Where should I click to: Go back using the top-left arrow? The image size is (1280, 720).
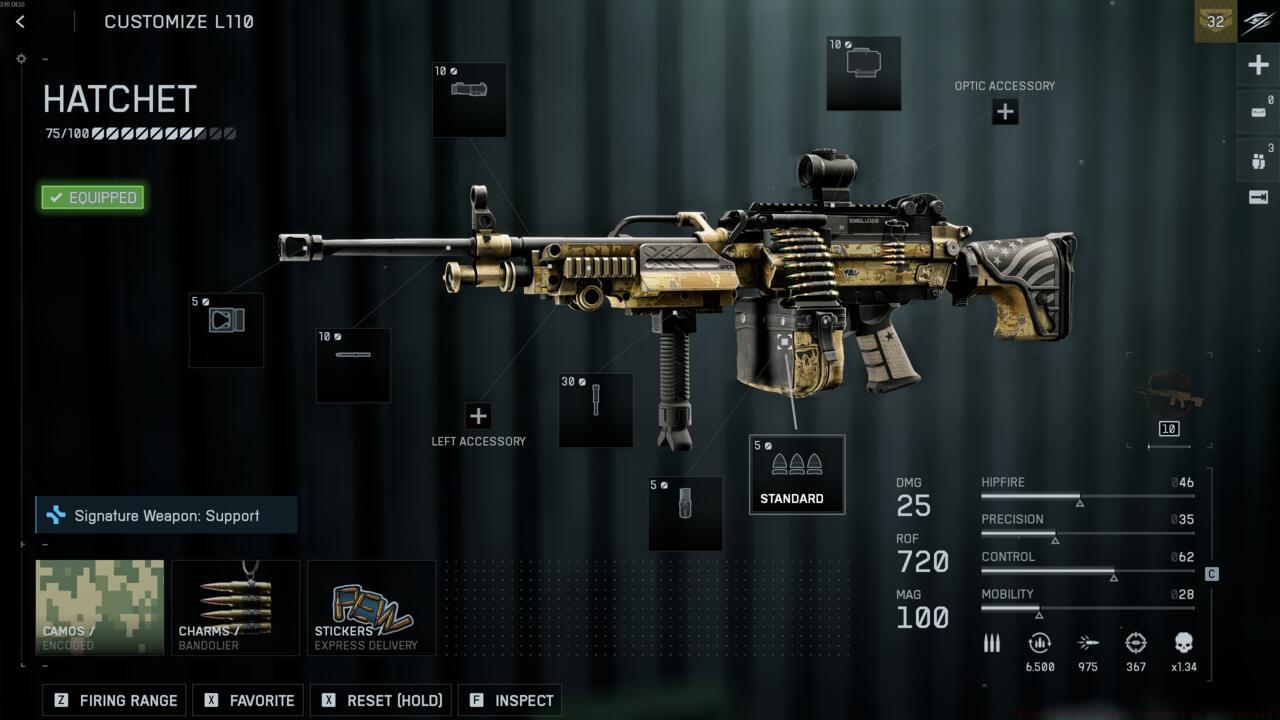(20, 22)
